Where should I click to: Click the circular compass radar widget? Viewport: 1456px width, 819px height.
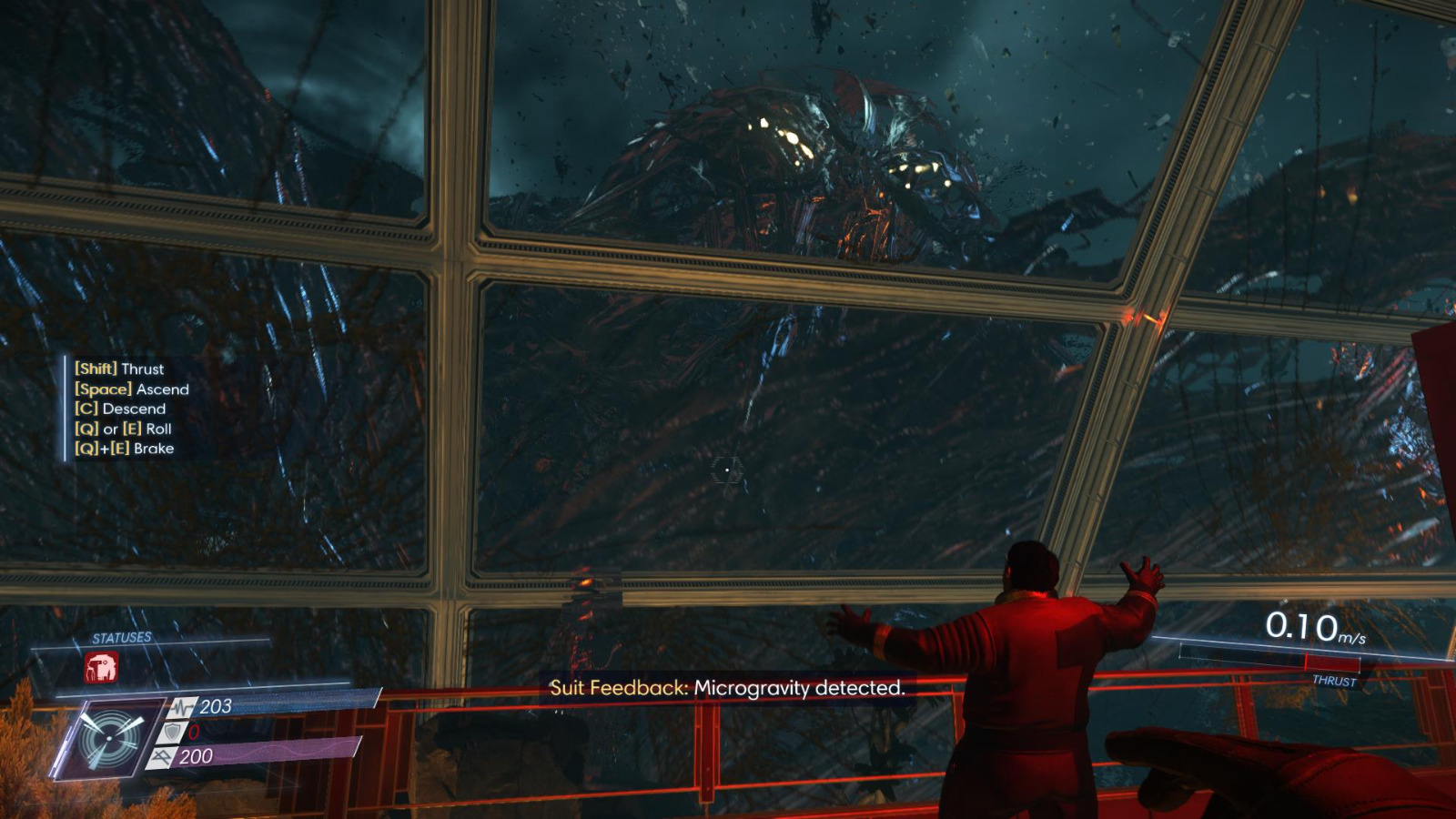(x=111, y=737)
